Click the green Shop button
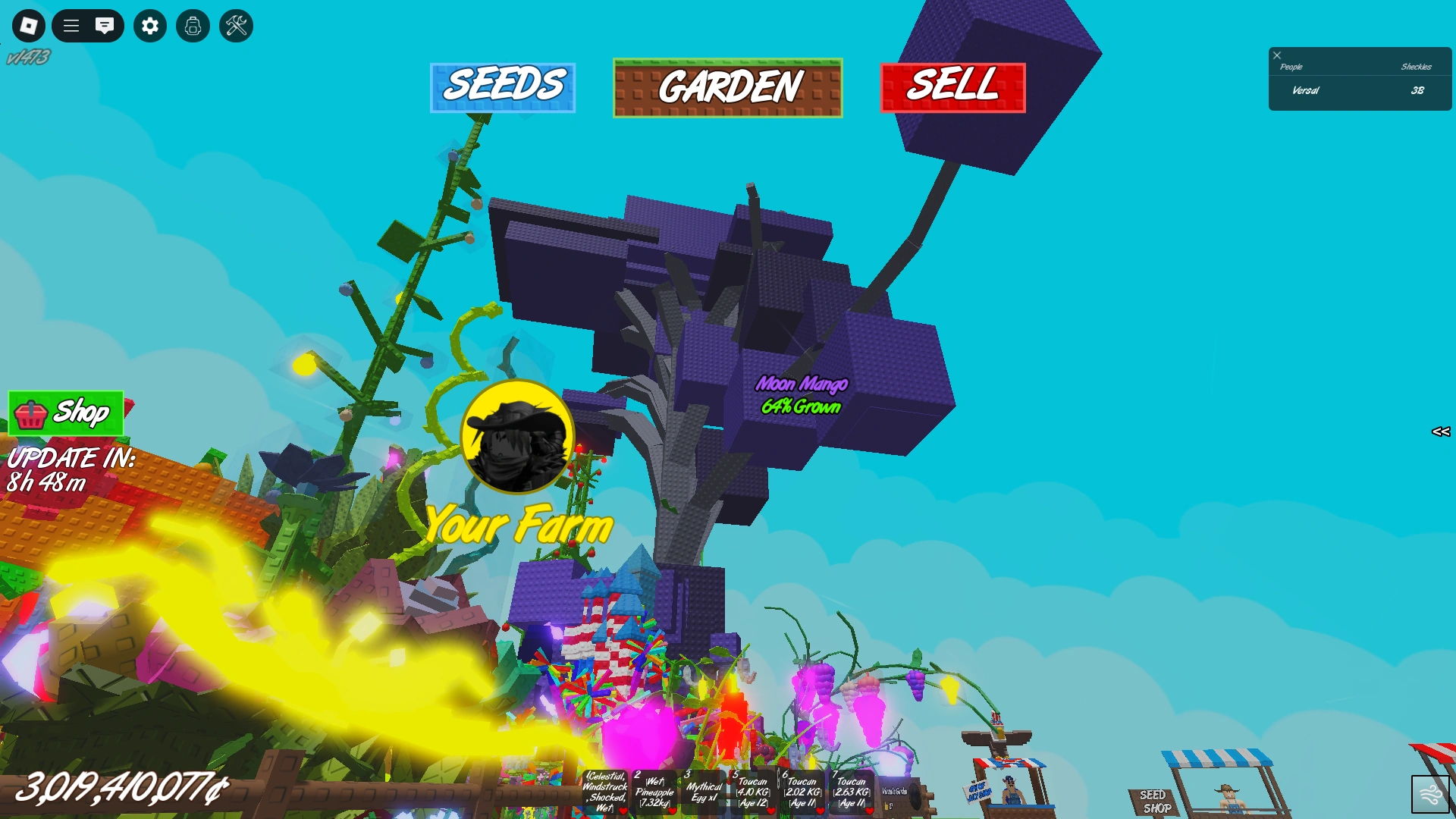Viewport: 1456px width, 819px height. (64, 413)
